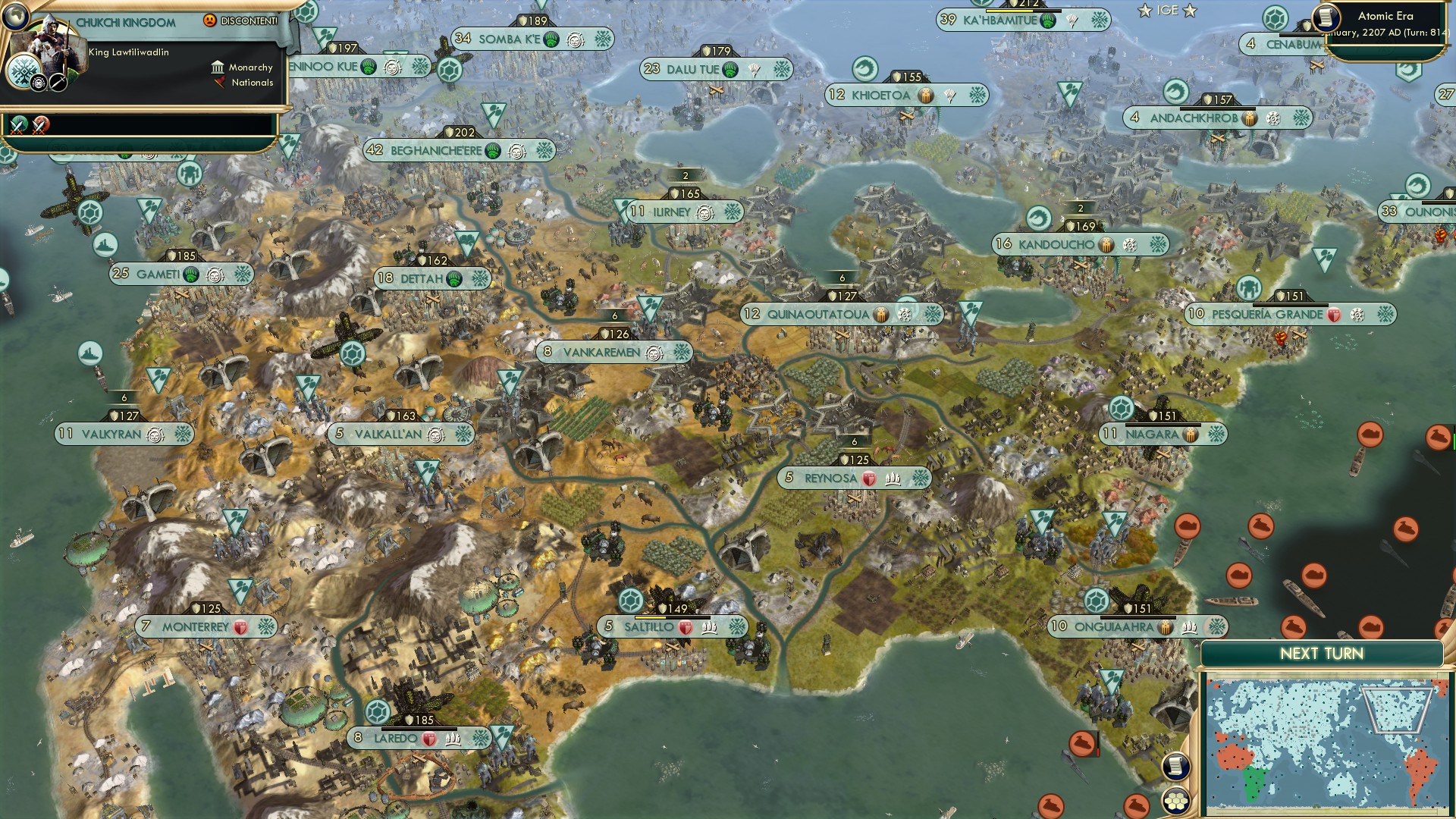This screenshot has height=819, width=1456.
Task: Open the Kandoucho city banner
Action: coord(1056,245)
